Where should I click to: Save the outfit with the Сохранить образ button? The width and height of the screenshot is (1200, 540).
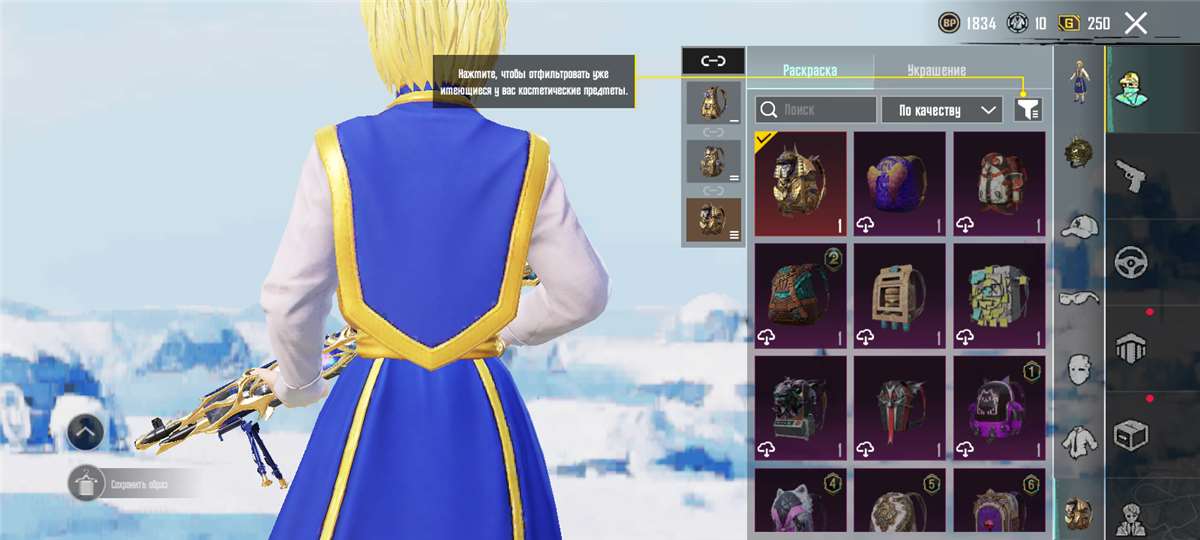(x=130, y=485)
